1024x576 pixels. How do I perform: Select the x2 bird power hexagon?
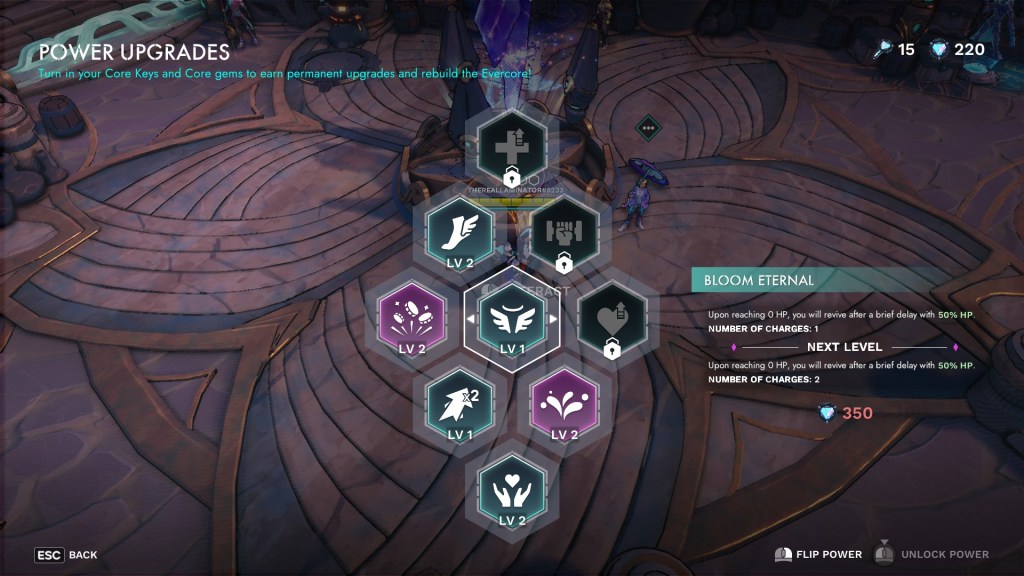(x=459, y=405)
